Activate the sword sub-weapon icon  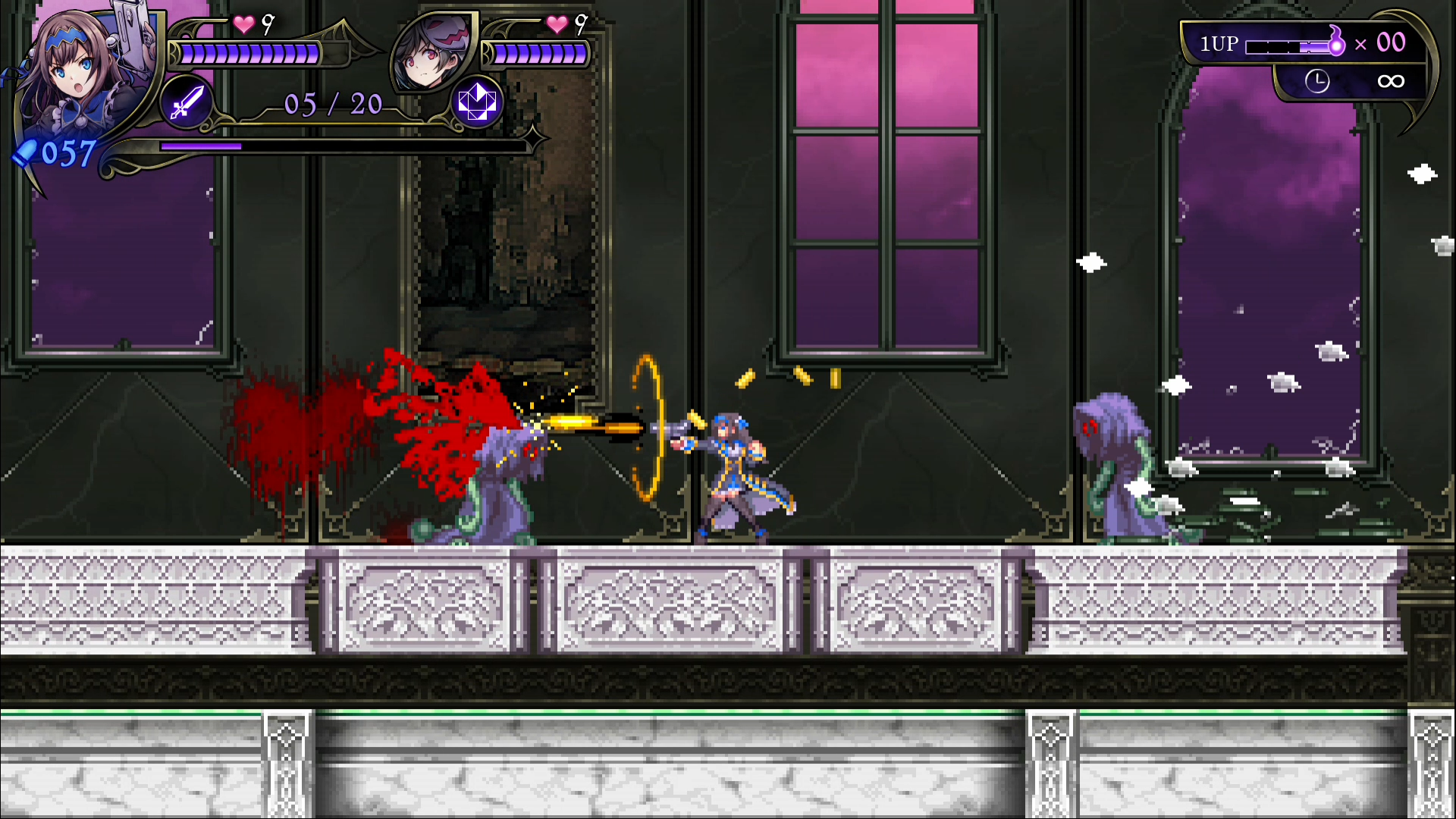click(x=187, y=102)
